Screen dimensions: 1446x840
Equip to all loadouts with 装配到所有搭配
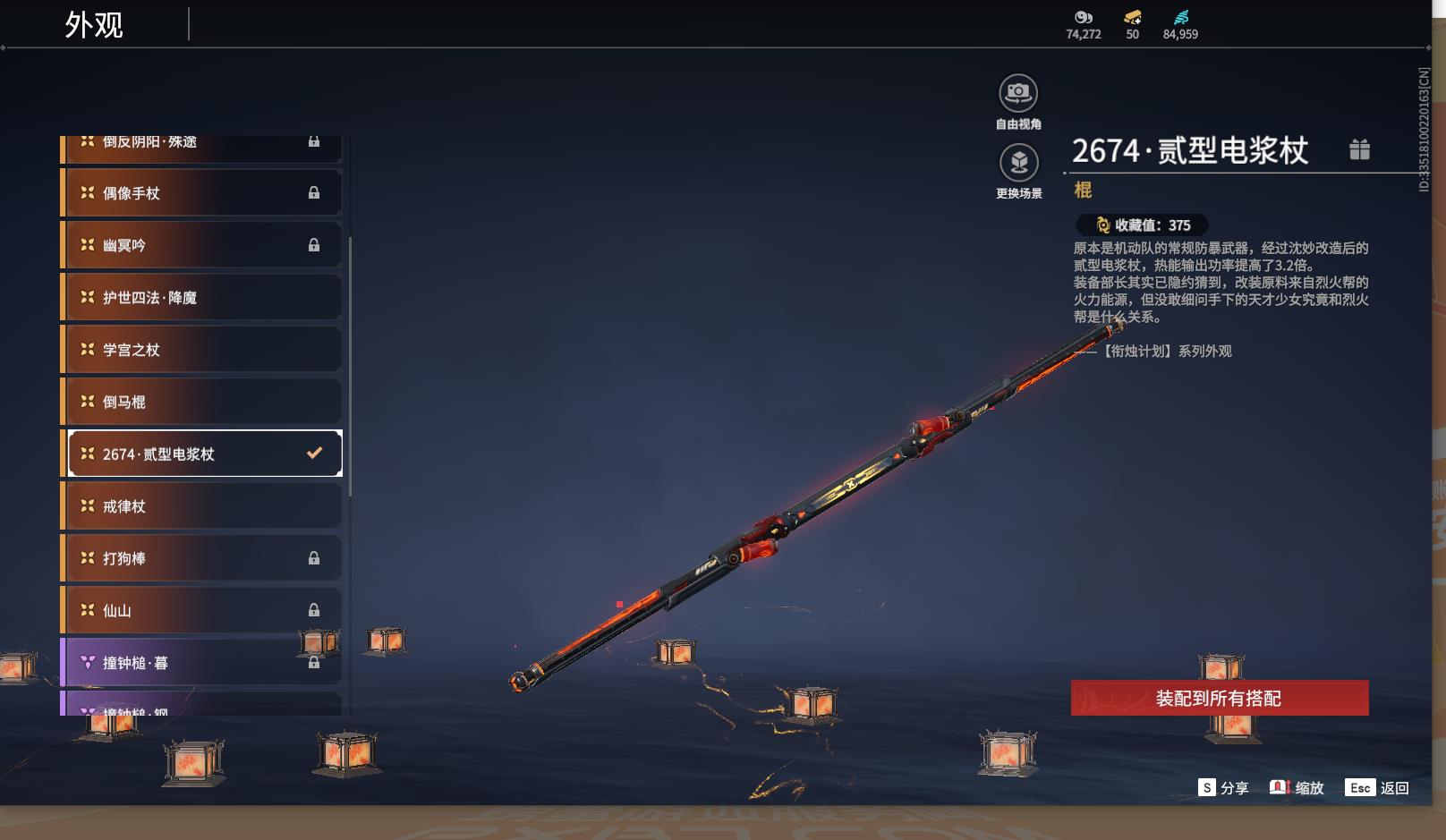(1219, 698)
